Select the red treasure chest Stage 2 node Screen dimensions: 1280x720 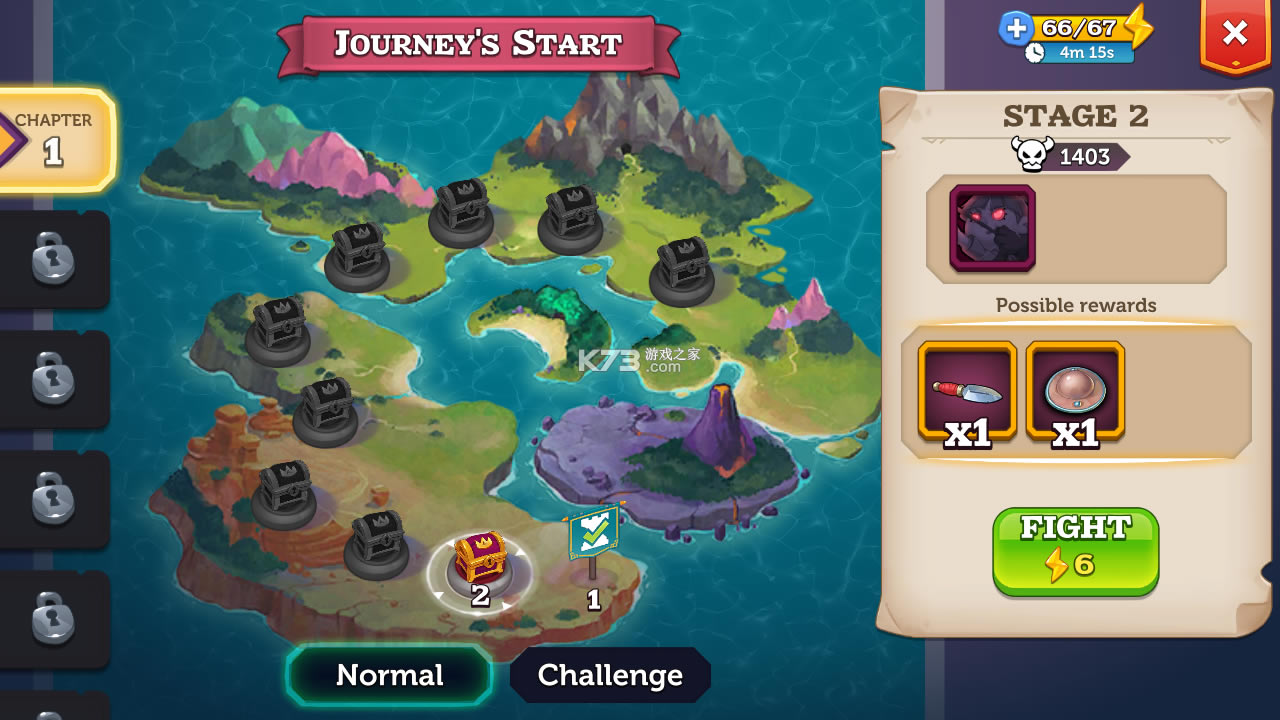coord(480,561)
